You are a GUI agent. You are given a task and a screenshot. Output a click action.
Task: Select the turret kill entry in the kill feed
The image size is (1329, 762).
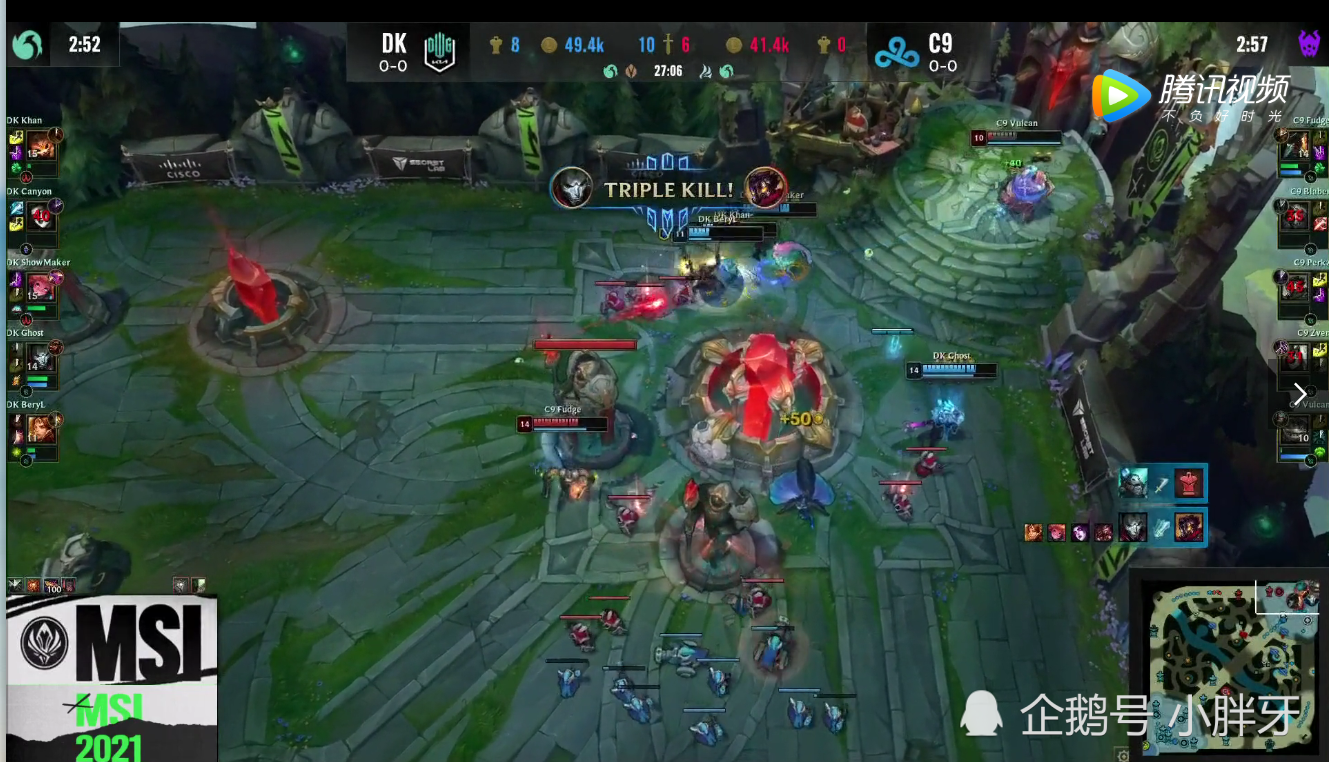[x=1161, y=484]
